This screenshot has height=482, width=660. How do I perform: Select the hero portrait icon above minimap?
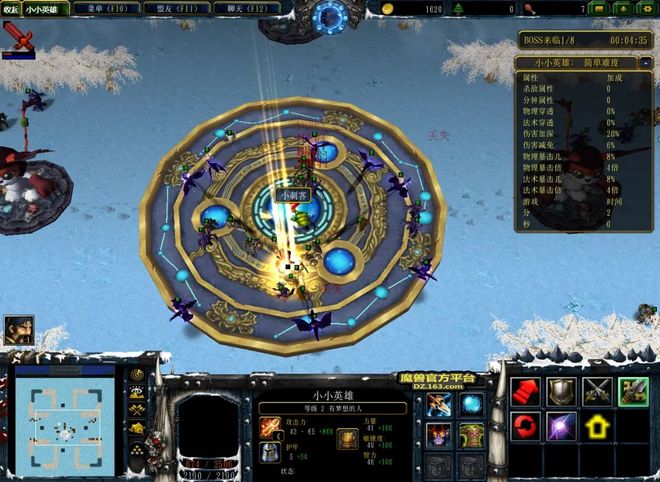18,329
